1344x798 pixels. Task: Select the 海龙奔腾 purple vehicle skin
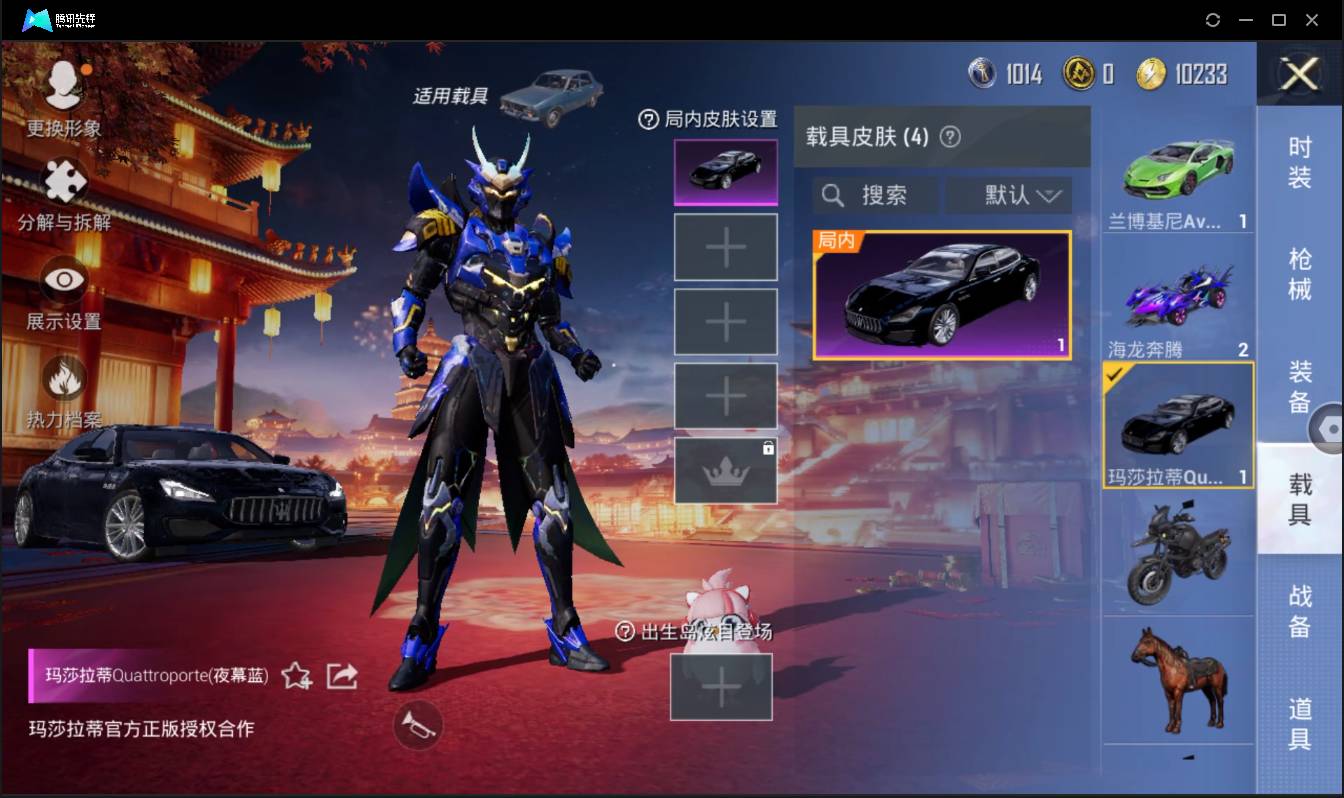1178,297
